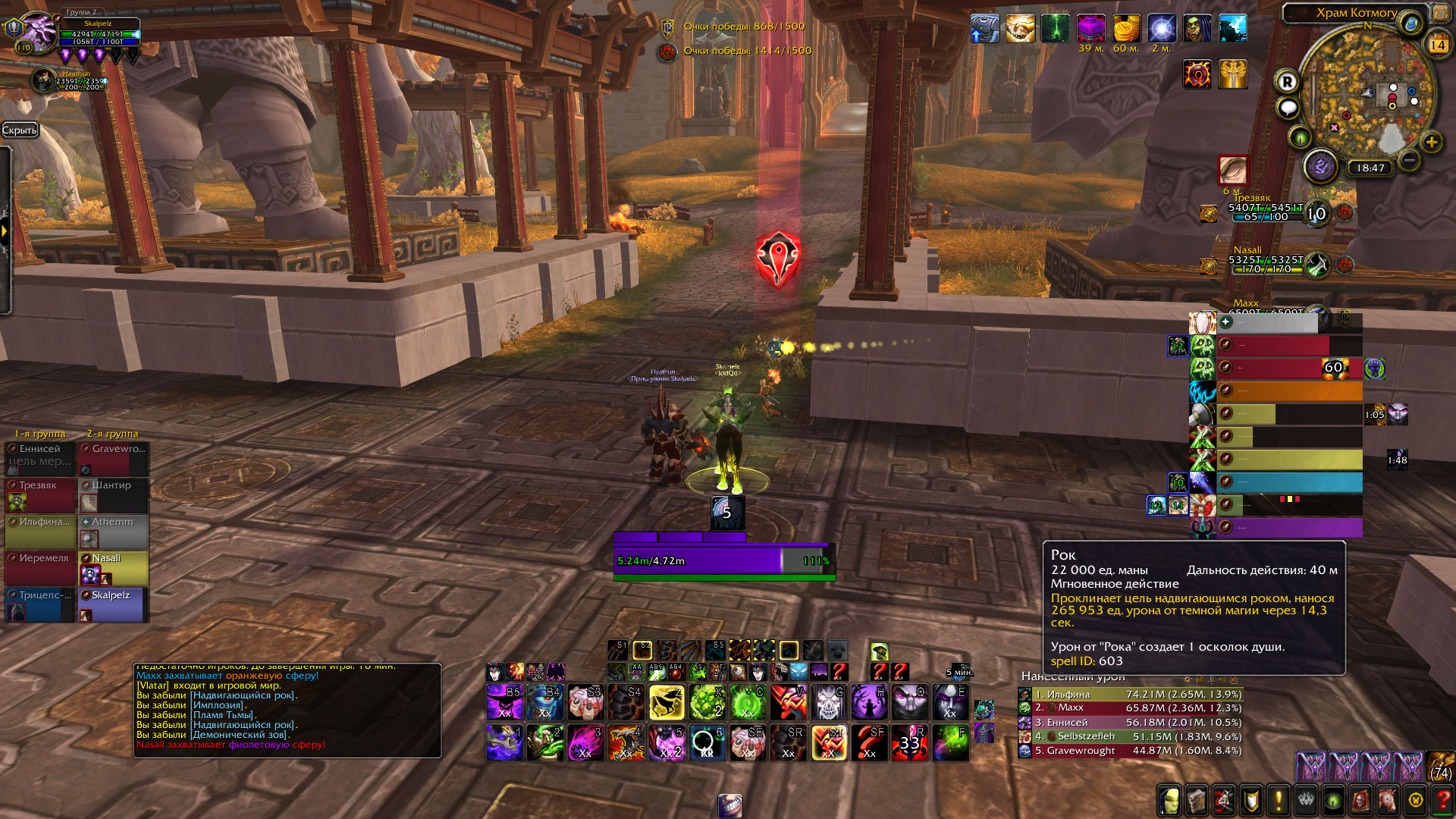
Task: Activate the white skull ability bound to G
Action: [x=828, y=703]
